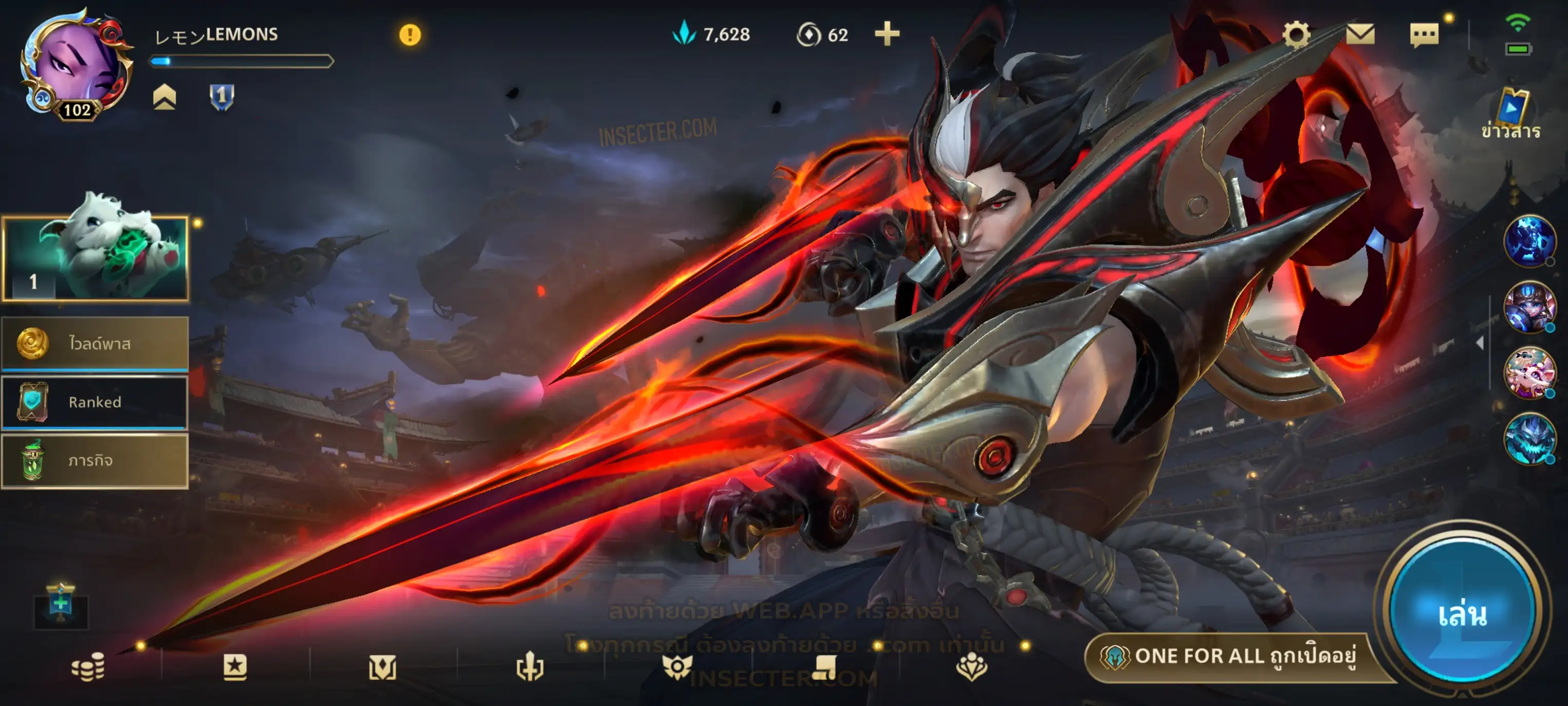Image resolution: width=1568 pixels, height=706 pixels.
Task: Check the mail envelope inbox
Action: tap(1360, 34)
